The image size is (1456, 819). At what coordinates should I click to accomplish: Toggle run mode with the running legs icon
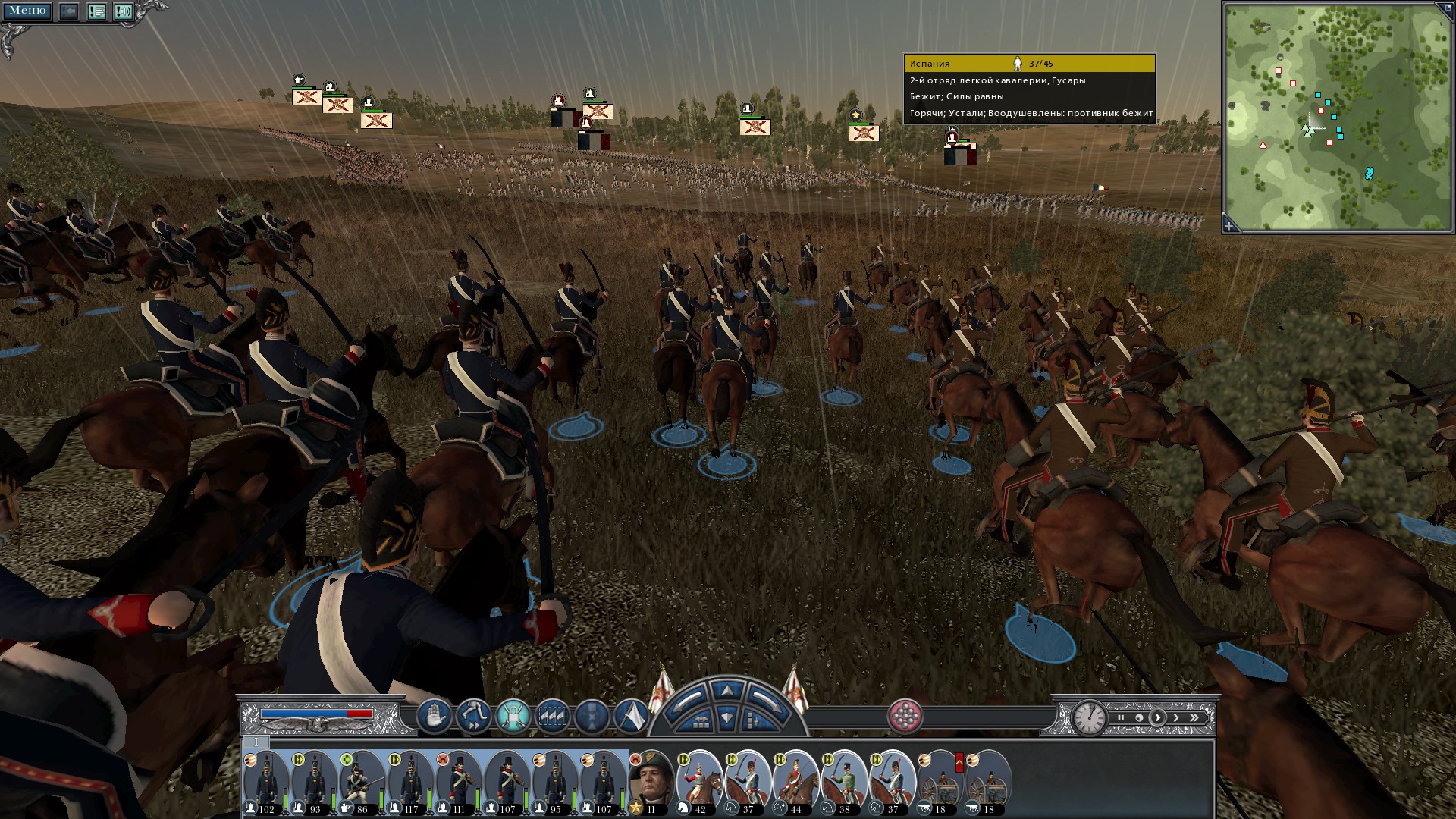point(473,715)
